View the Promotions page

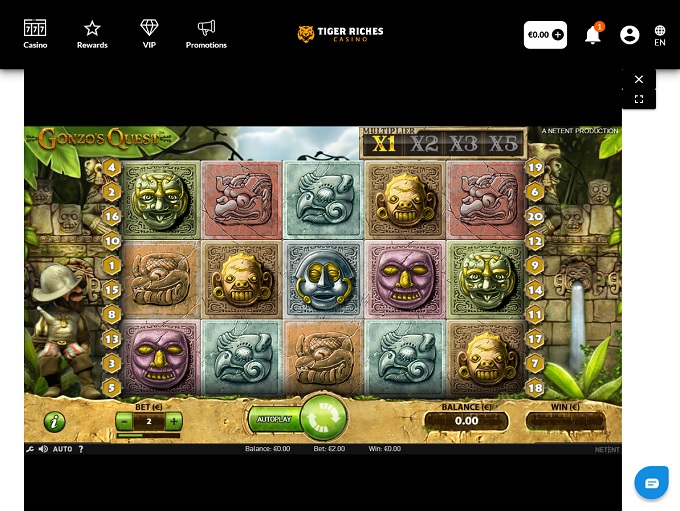tap(206, 34)
